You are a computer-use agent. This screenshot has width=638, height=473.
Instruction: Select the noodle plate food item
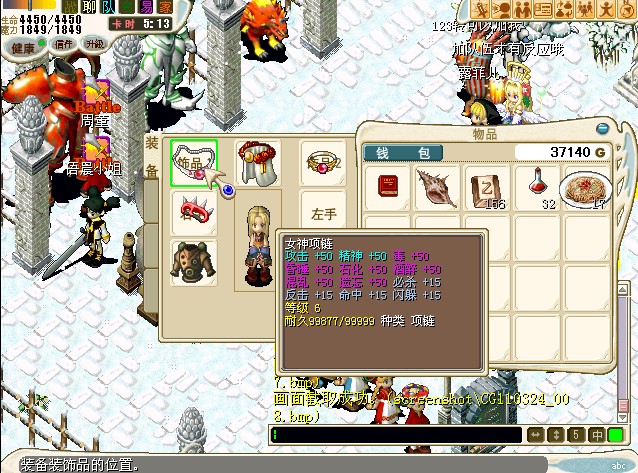587,187
